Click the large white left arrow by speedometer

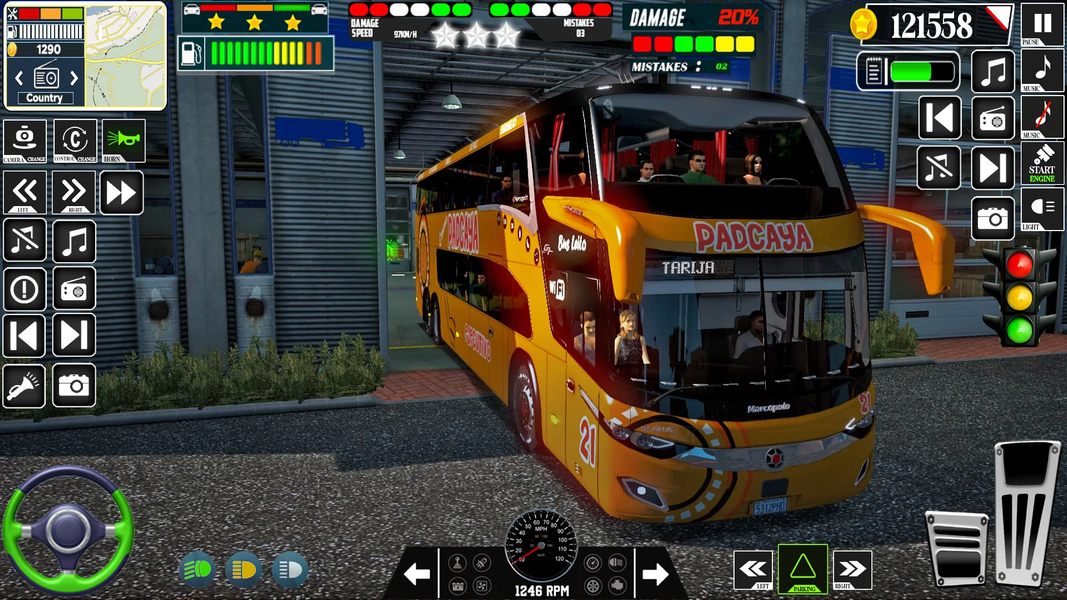(x=417, y=574)
